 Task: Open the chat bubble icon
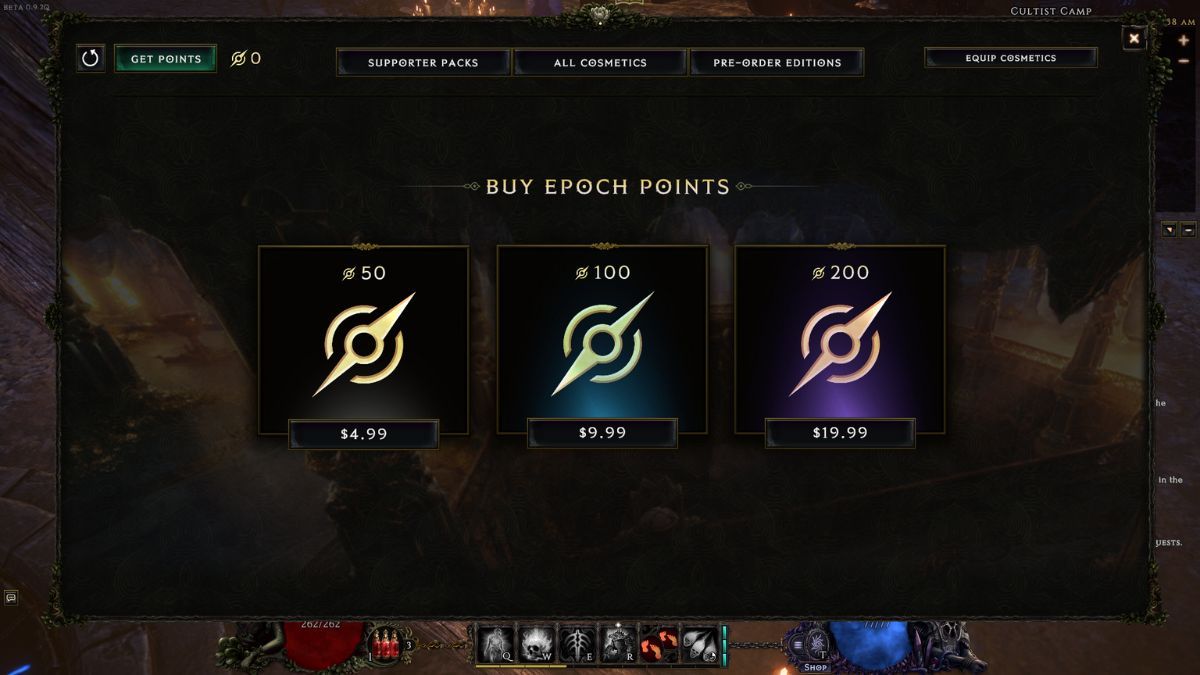point(11,597)
